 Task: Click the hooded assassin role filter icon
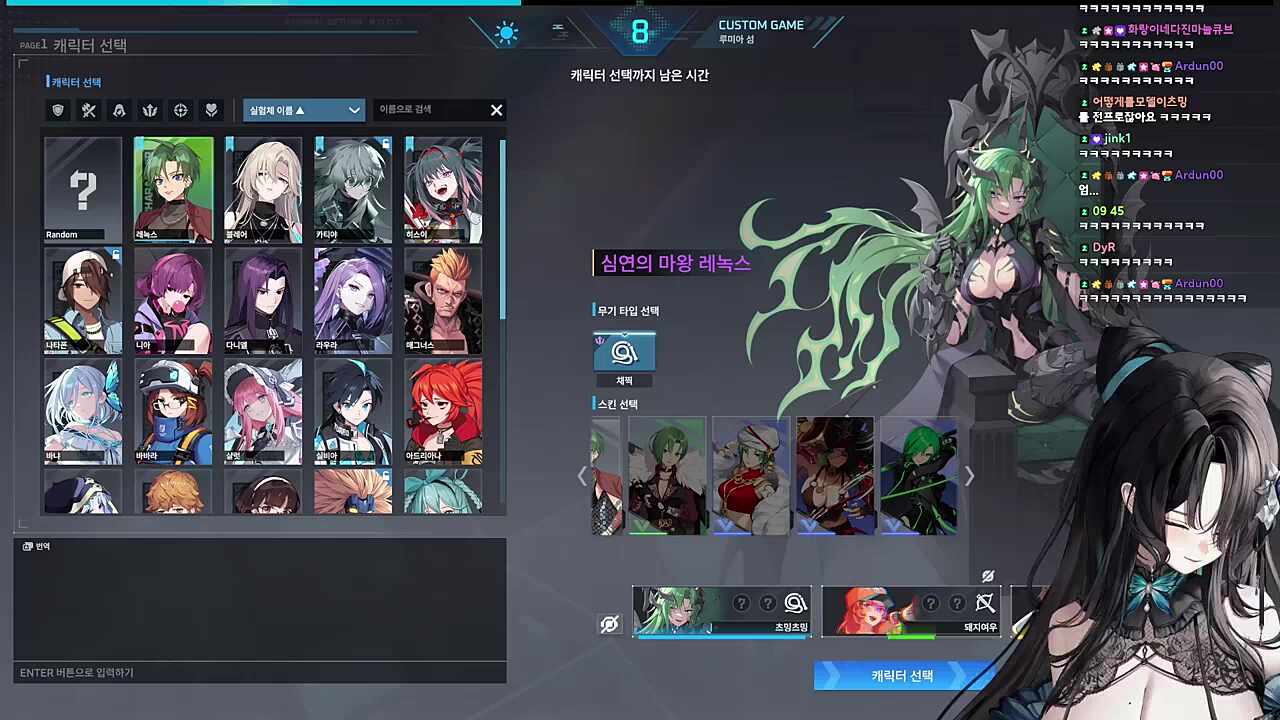119,110
